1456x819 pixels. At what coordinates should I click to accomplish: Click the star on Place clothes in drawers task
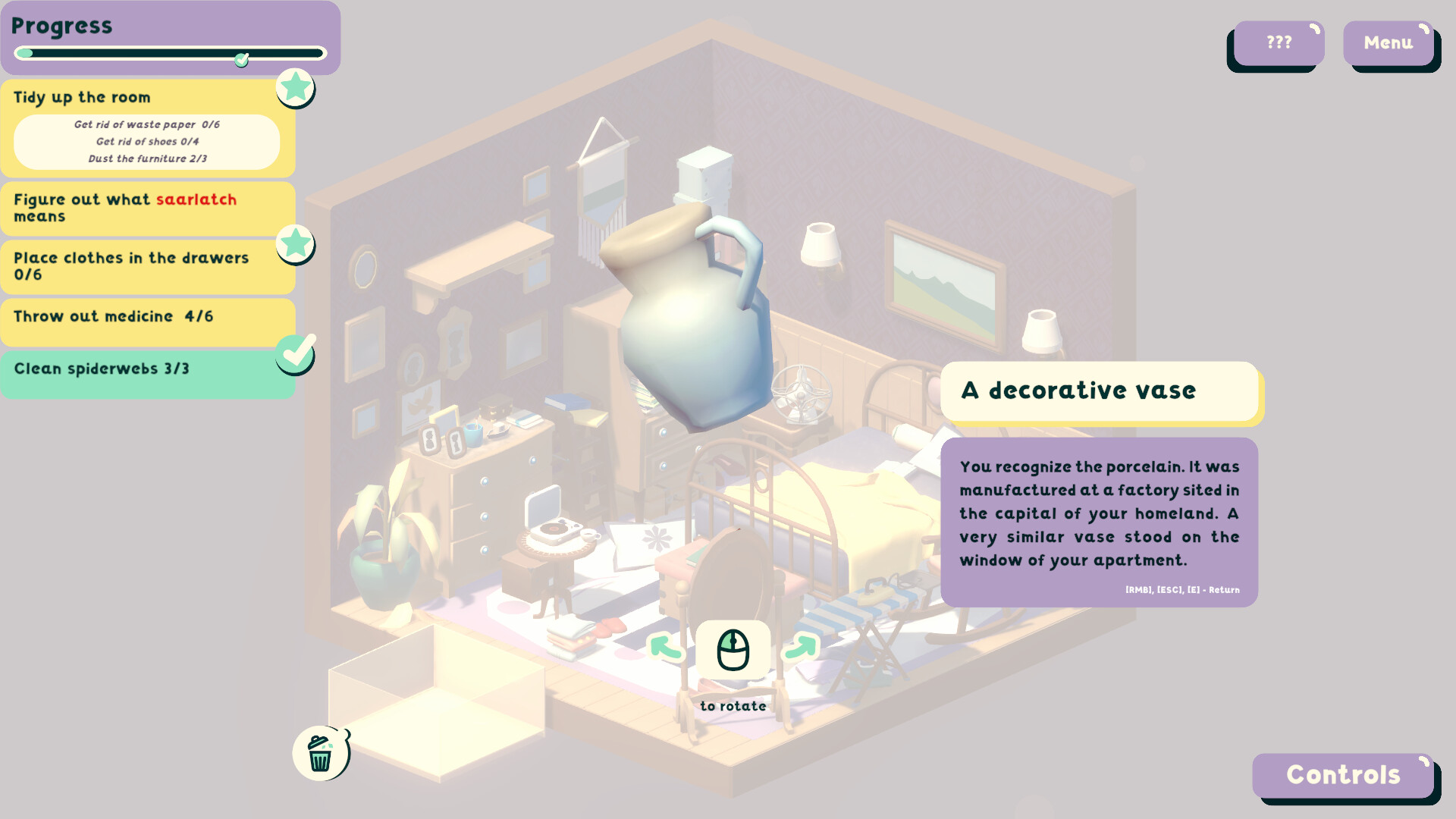tap(295, 244)
